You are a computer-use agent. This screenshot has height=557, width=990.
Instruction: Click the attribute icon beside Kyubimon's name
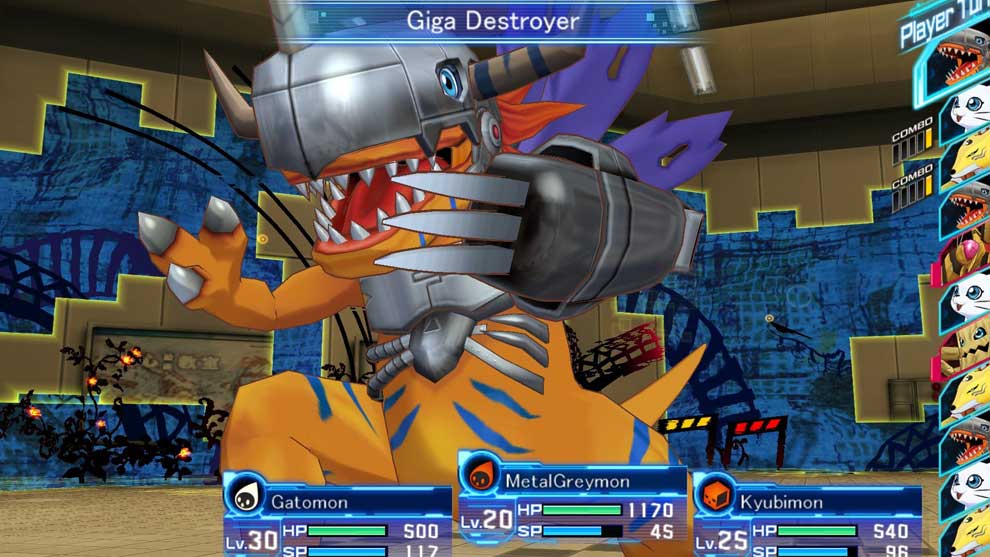point(718,496)
